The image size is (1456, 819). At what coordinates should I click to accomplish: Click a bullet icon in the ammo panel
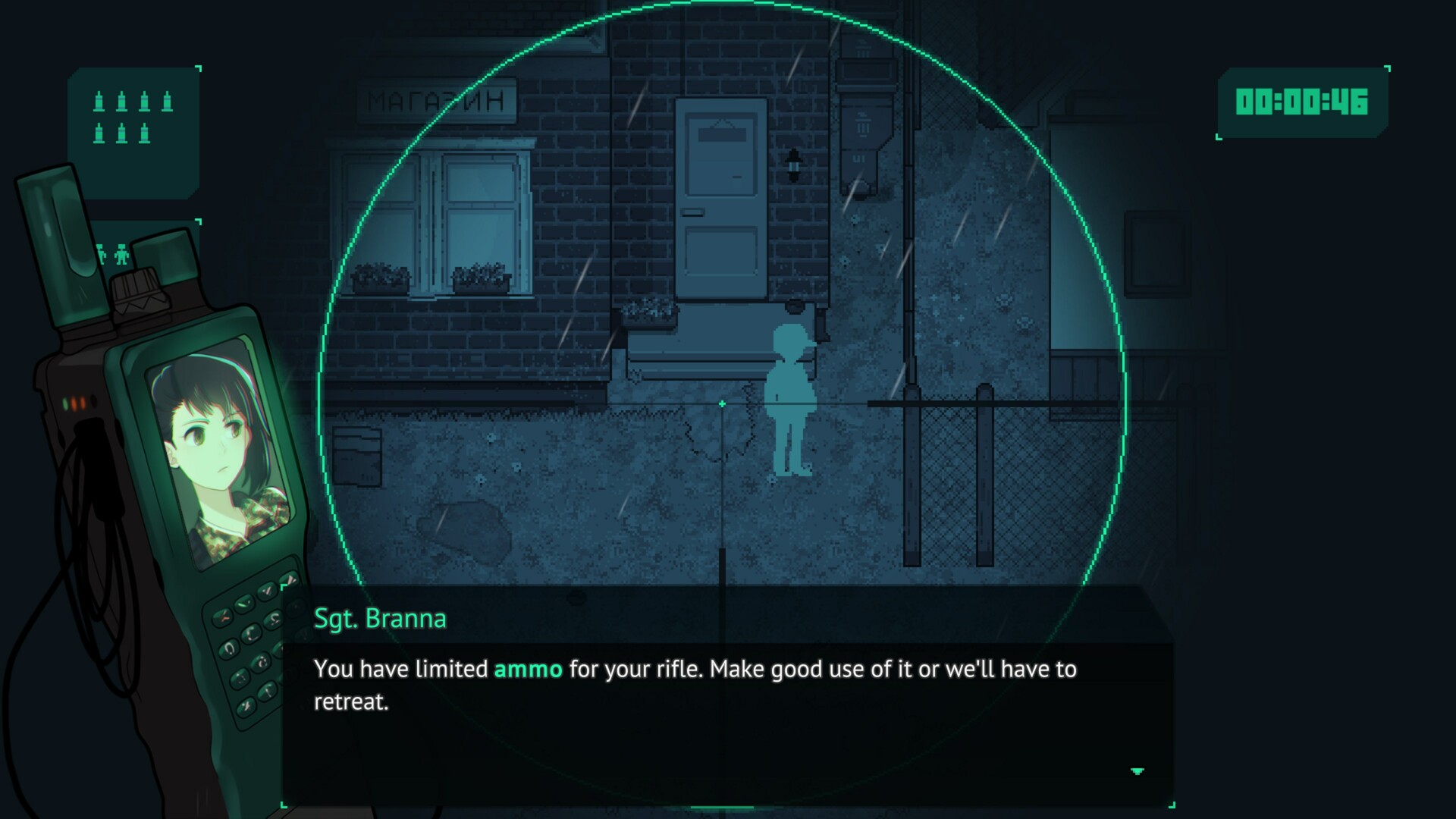pyautogui.click(x=99, y=101)
